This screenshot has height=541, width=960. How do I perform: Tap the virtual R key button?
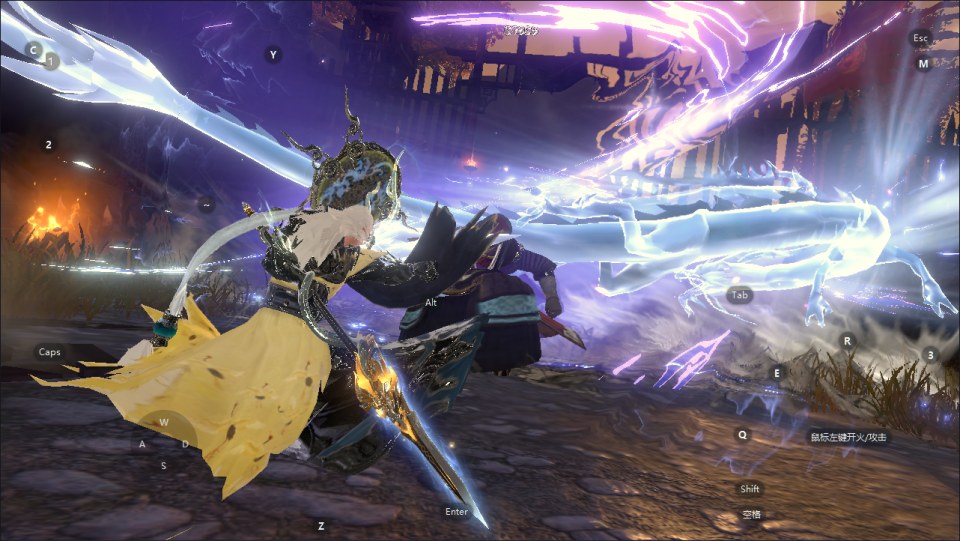tap(847, 341)
